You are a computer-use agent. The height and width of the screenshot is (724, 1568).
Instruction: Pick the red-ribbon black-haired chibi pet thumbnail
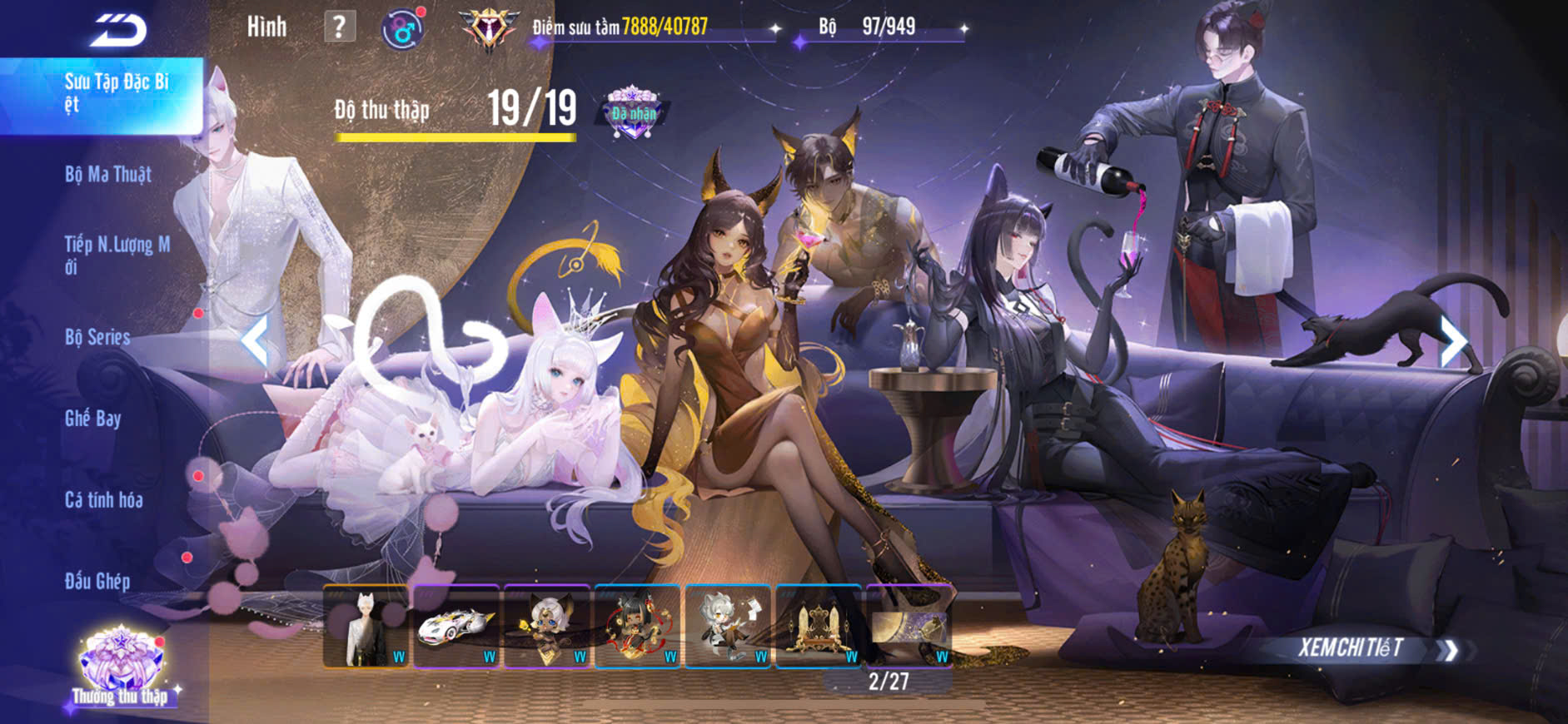click(x=638, y=627)
